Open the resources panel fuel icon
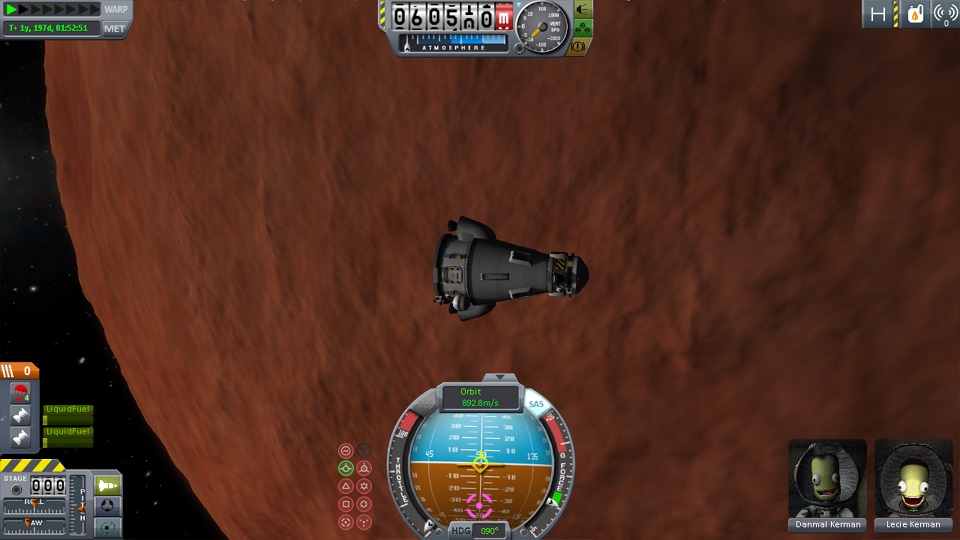The width and height of the screenshot is (960, 540). click(x=913, y=14)
